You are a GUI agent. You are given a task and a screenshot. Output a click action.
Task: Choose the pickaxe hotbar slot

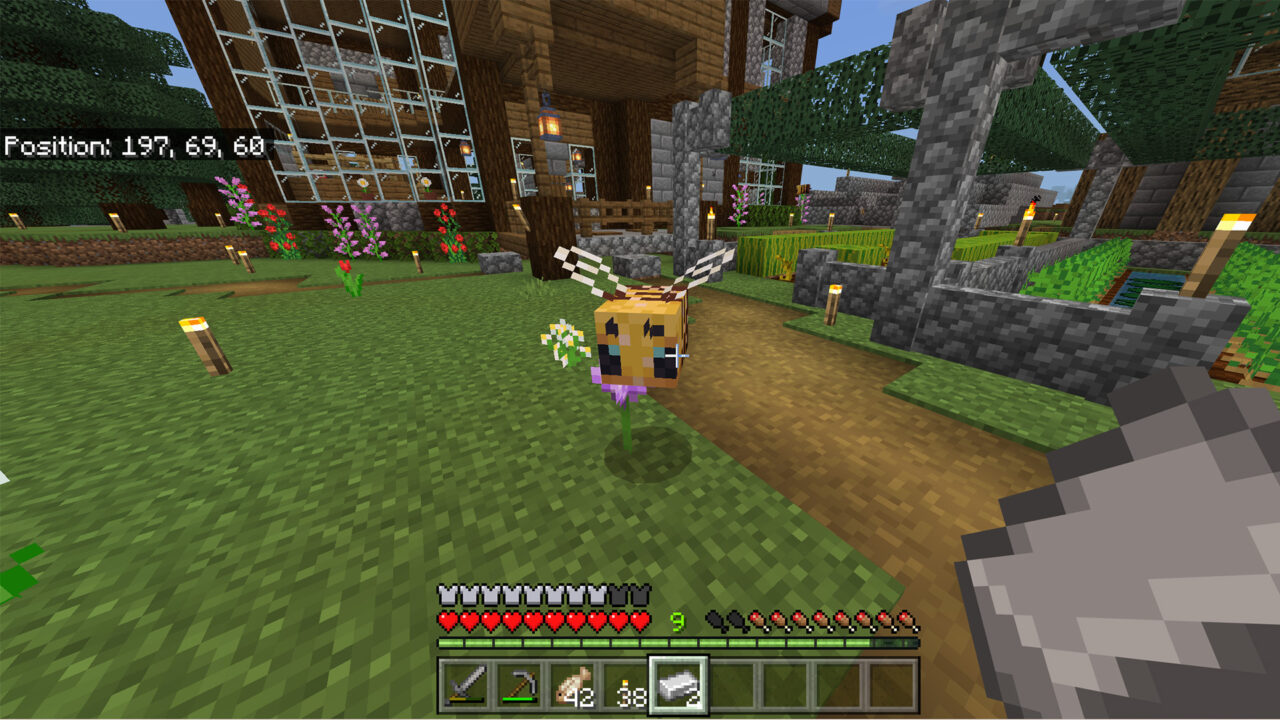(x=519, y=685)
